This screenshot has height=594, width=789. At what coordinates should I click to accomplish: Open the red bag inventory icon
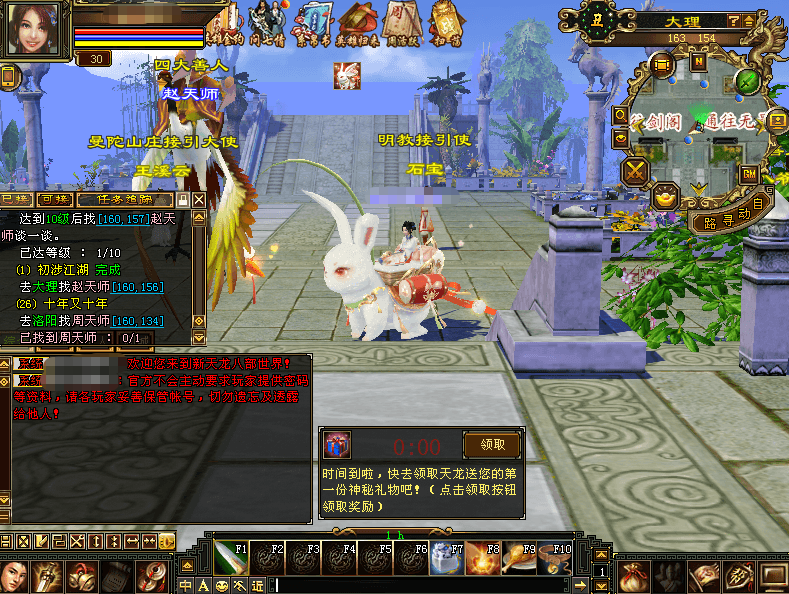coord(631,575)
